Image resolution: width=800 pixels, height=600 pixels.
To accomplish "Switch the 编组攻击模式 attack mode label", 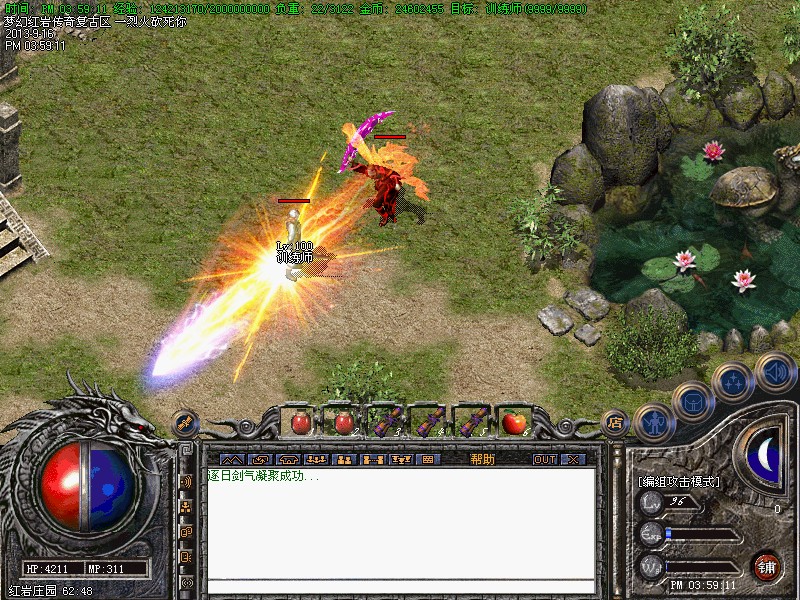I will pyautogui.click(x=679, y=481).
